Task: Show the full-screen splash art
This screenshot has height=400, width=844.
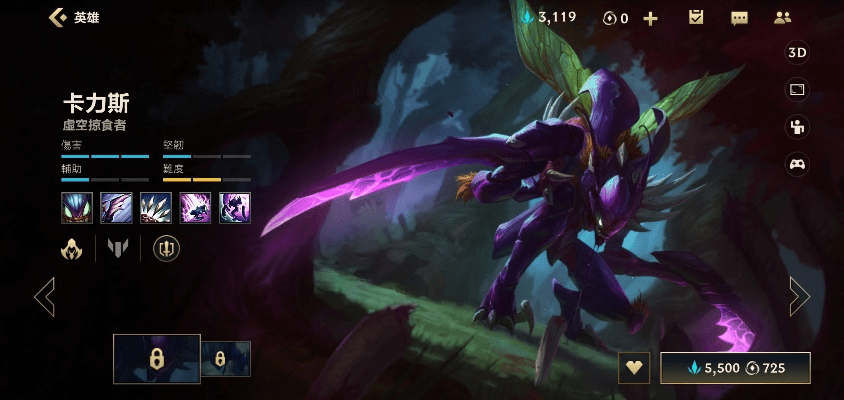Action: [x=797, y=90]
